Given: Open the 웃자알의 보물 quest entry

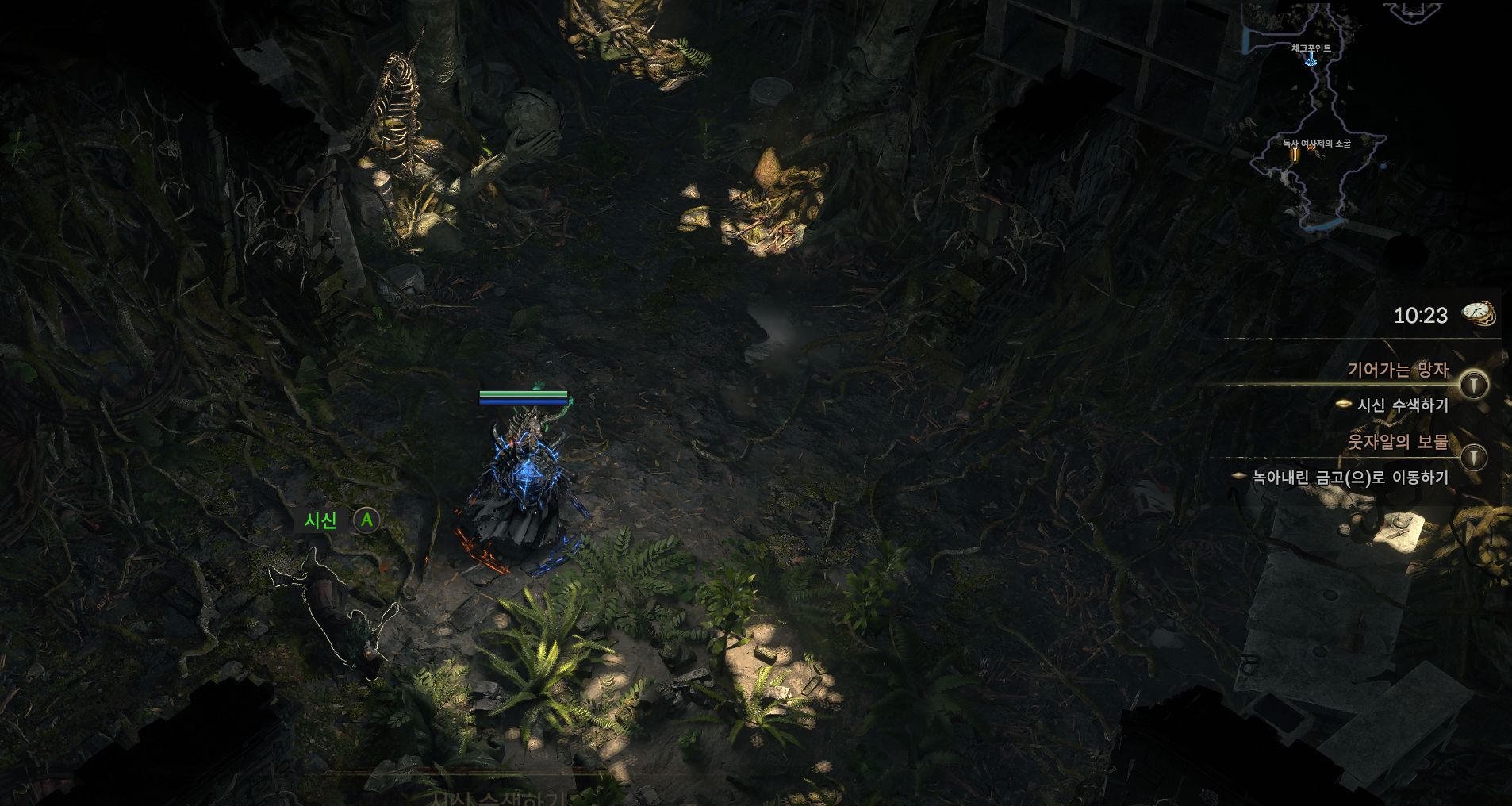Looking at the screenshot, I should point(1398,442).
